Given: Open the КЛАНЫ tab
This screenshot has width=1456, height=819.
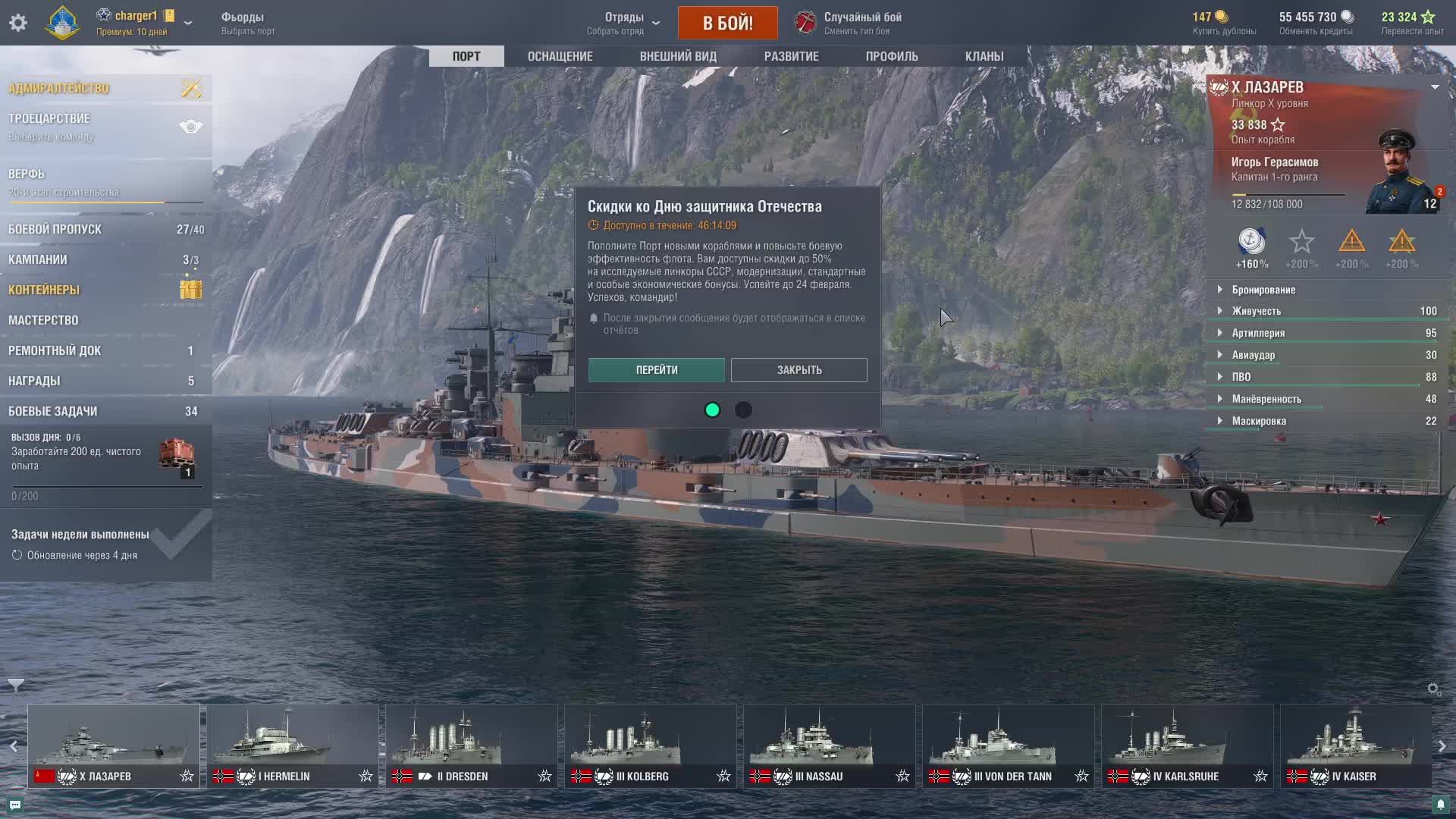Looking at the screenshot, I should tap(984, 56).
